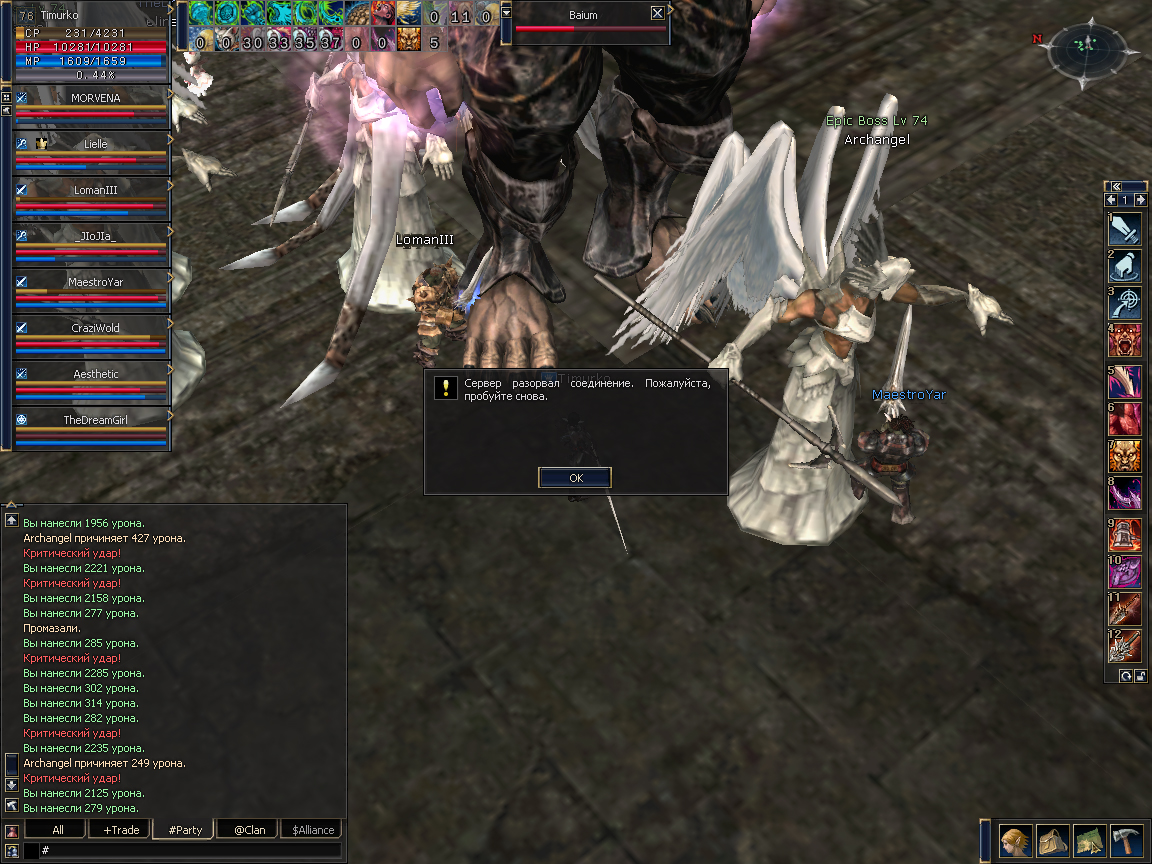
Task: Open the character status elf-head icon
Action: point(1017,839)
